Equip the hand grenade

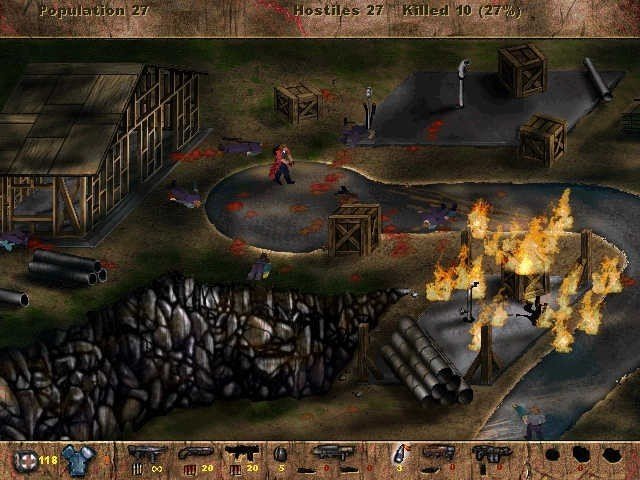point(280,455)
